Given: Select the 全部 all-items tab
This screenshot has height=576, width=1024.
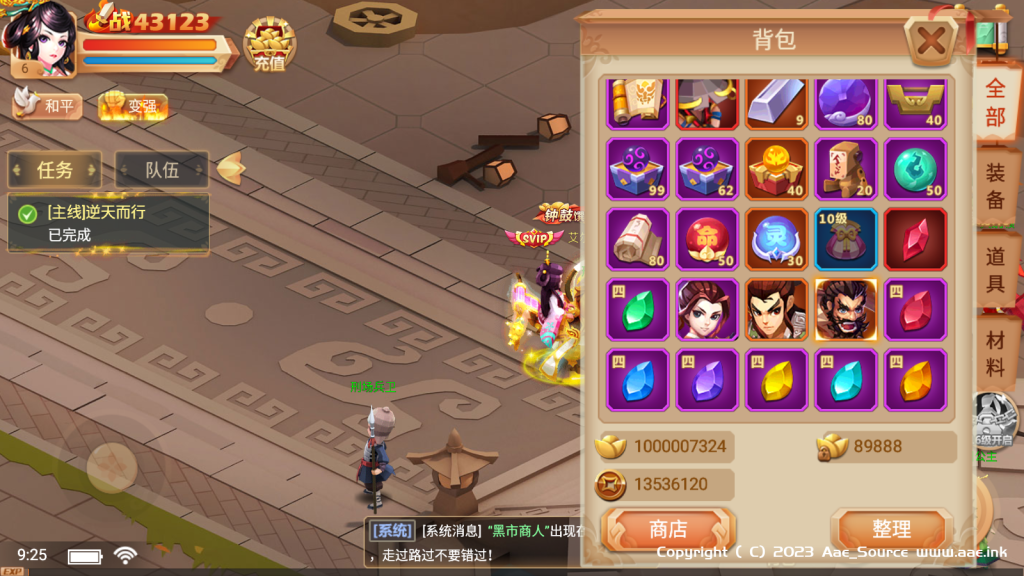Looking at the screenshot, I should pos(995,102).
